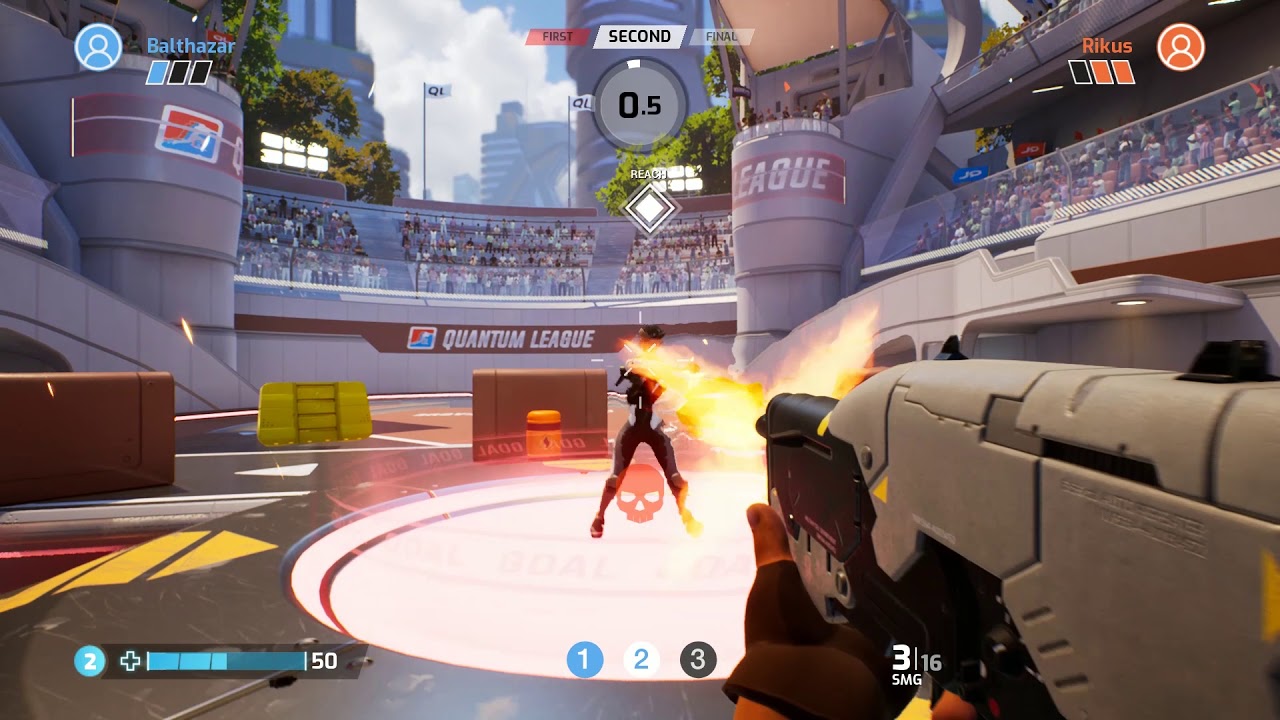Viewport: 1280px width, 720px height.
Task: Select the SECOND round tab
Action: click(x=639, y=37)
